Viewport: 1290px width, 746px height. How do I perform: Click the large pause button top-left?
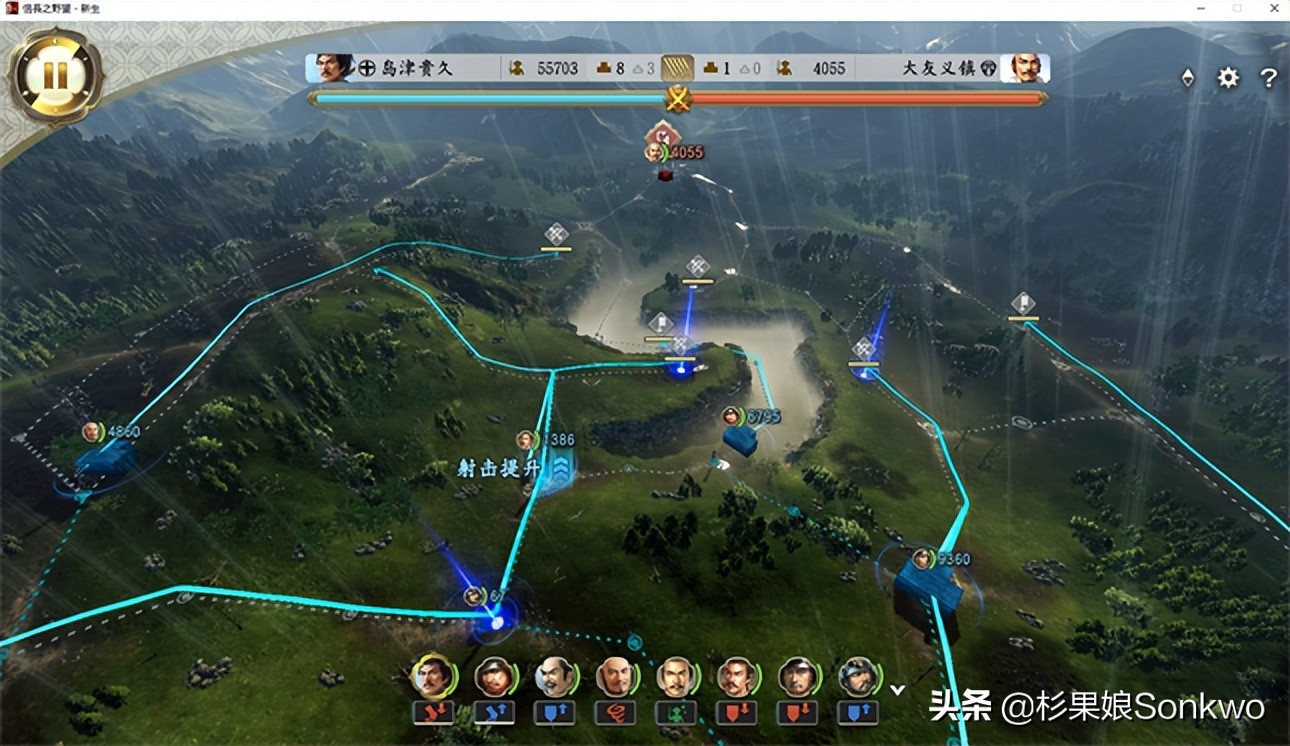click(55, 70)
